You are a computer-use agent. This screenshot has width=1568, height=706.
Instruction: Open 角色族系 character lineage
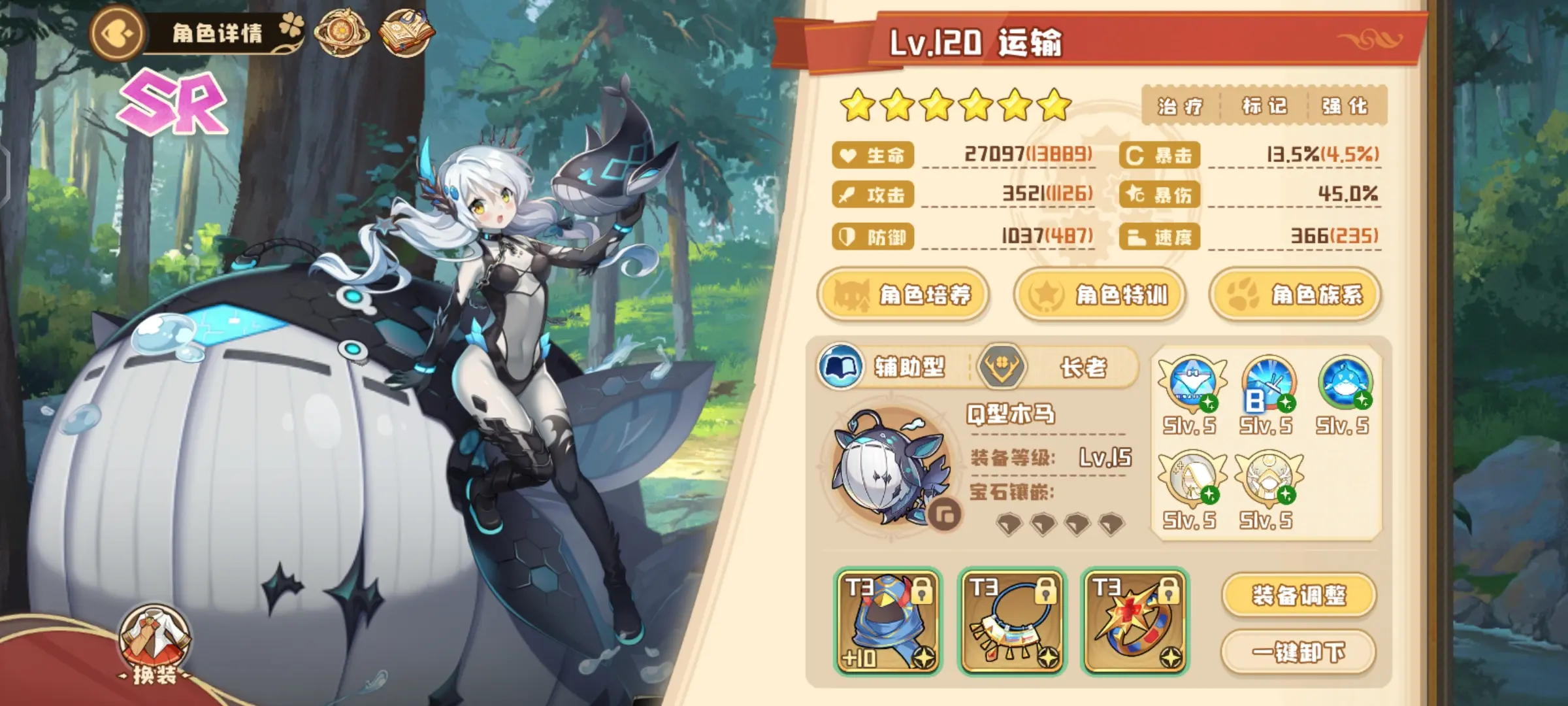(x=1295, y=295)
